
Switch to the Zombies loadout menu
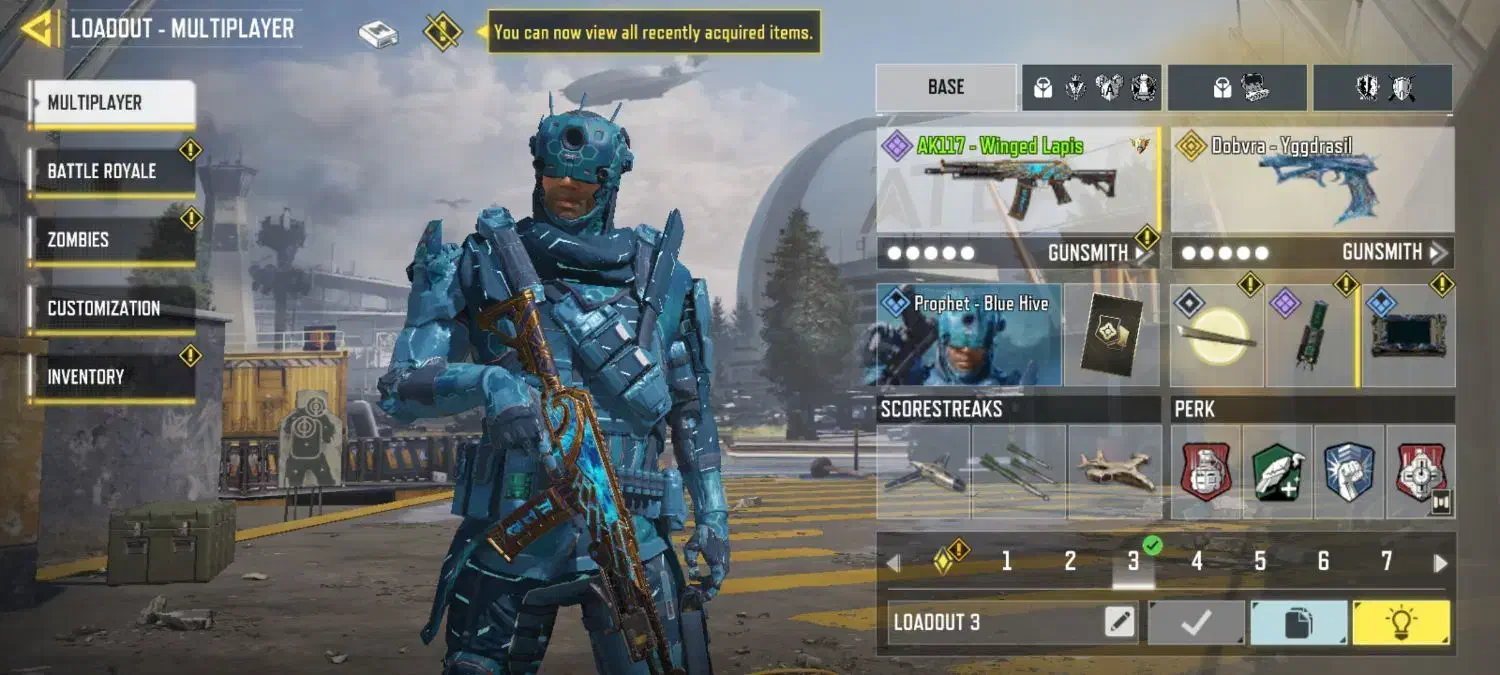pyautogui.click(x=112, y=240)
